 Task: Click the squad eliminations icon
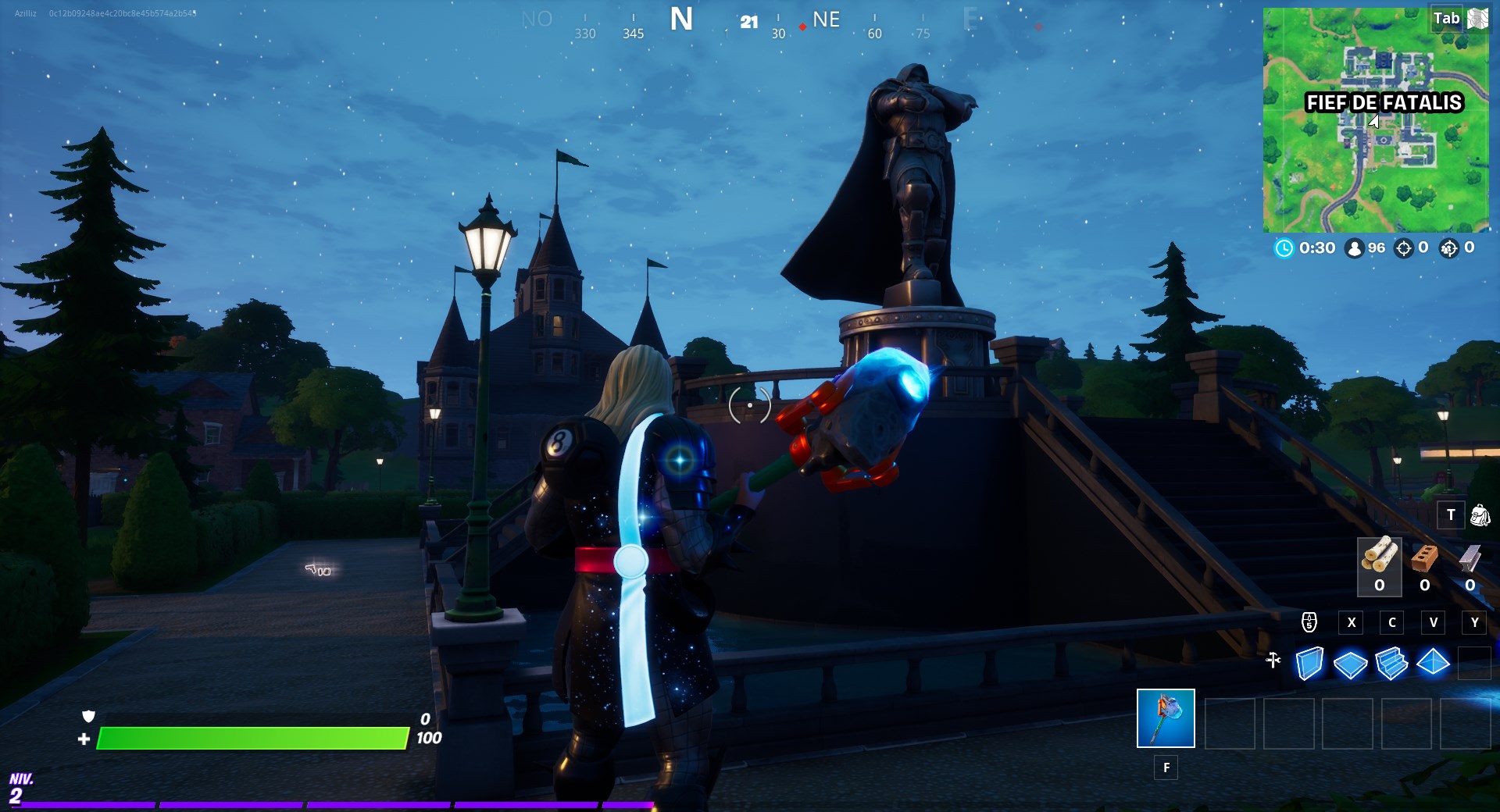click(1448, 249)
